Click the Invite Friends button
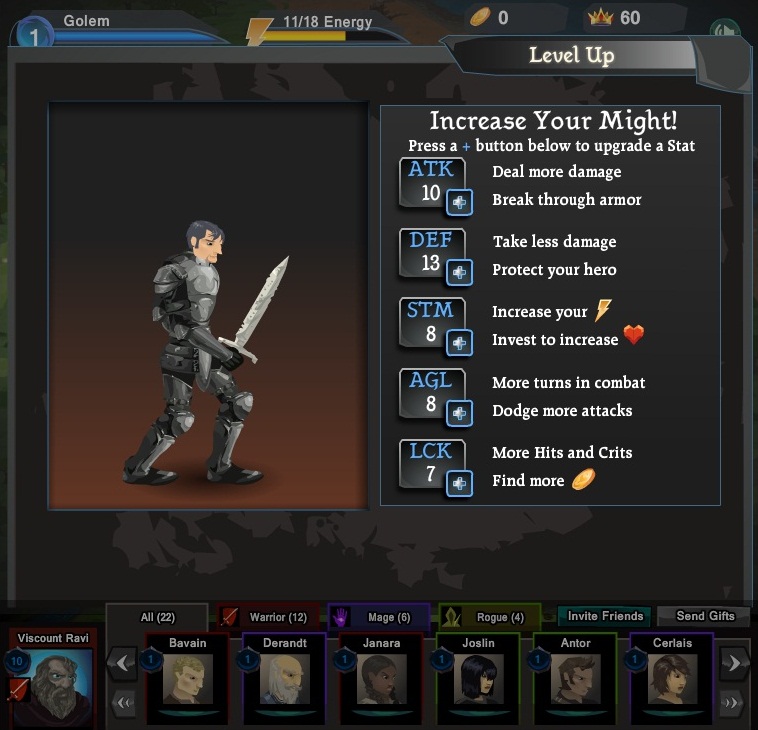 click(x=604, y=616)
